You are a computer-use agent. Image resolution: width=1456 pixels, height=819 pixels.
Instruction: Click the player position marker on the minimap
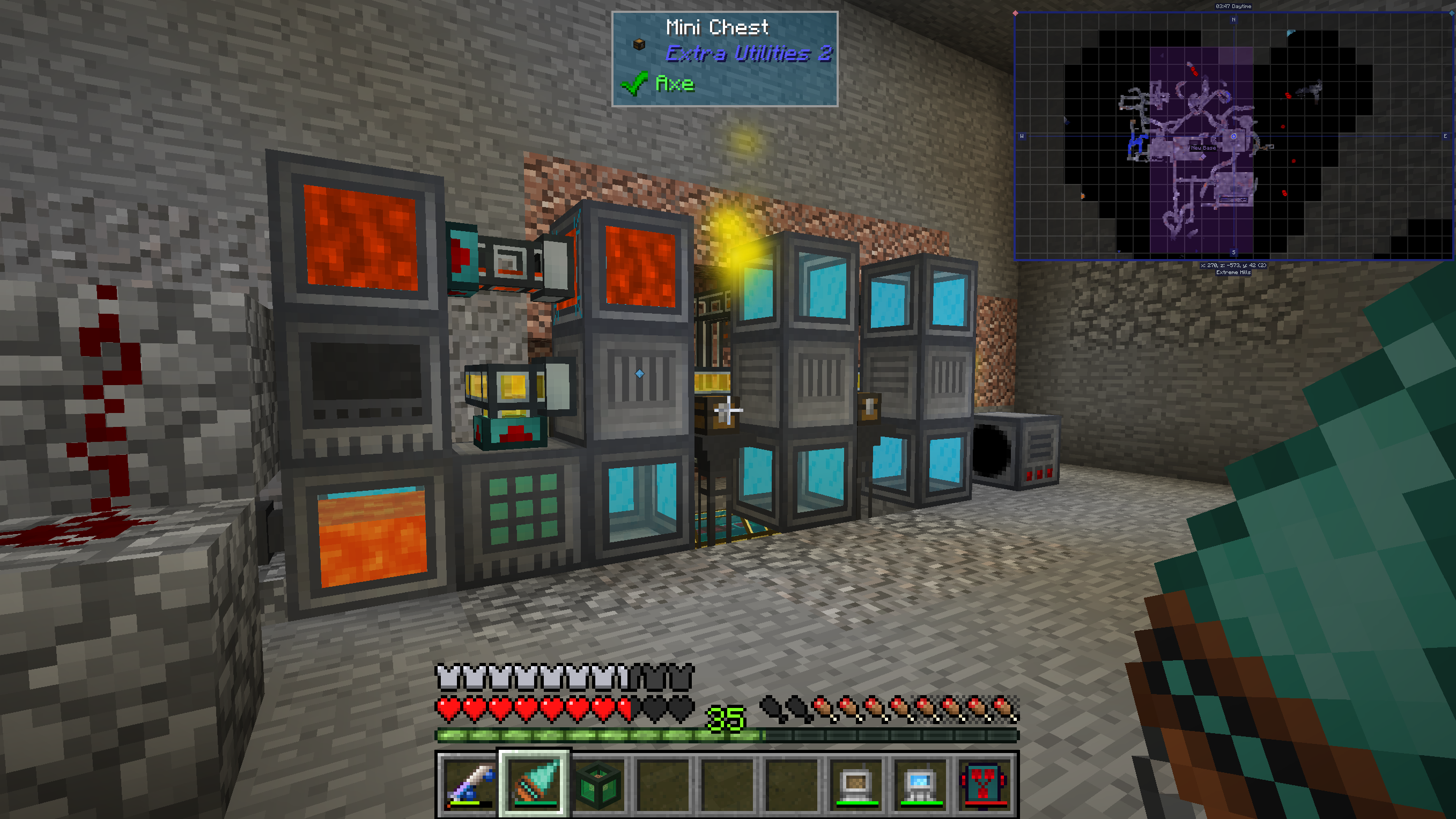[1235, 136]
